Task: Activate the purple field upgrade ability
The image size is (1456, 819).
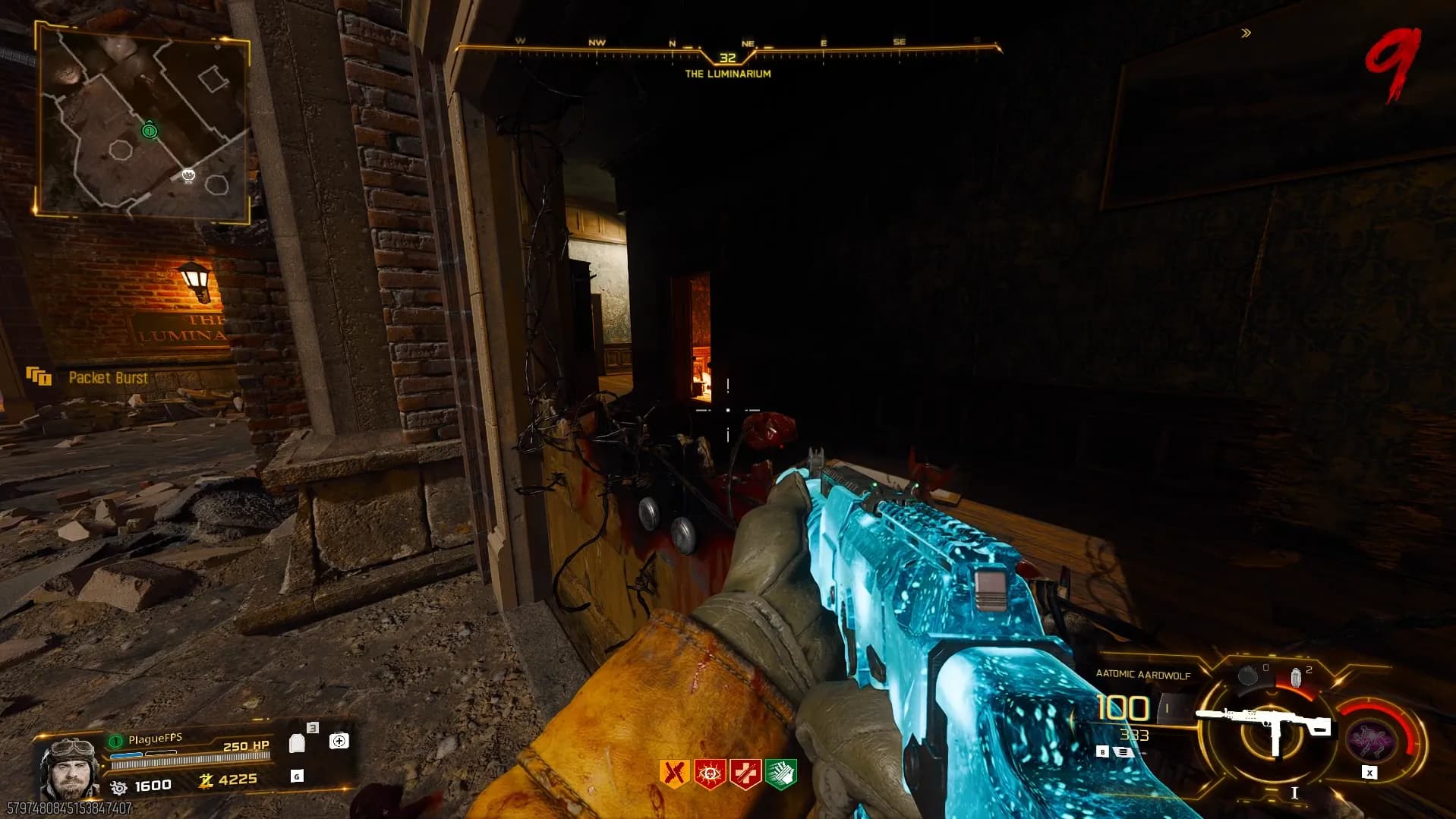Action: (x=1370, y=738)
